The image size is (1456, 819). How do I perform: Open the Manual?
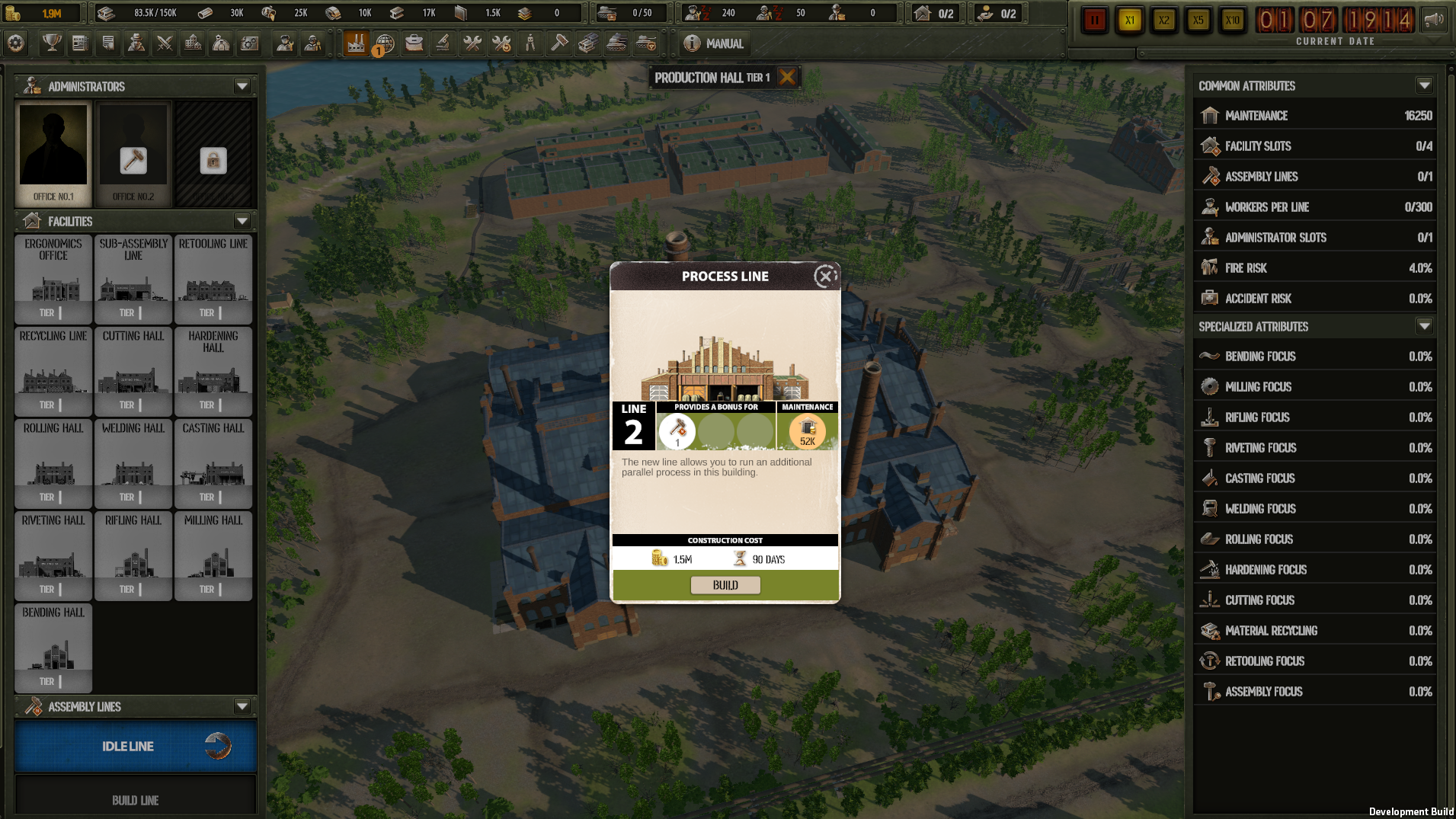(714, 43)
